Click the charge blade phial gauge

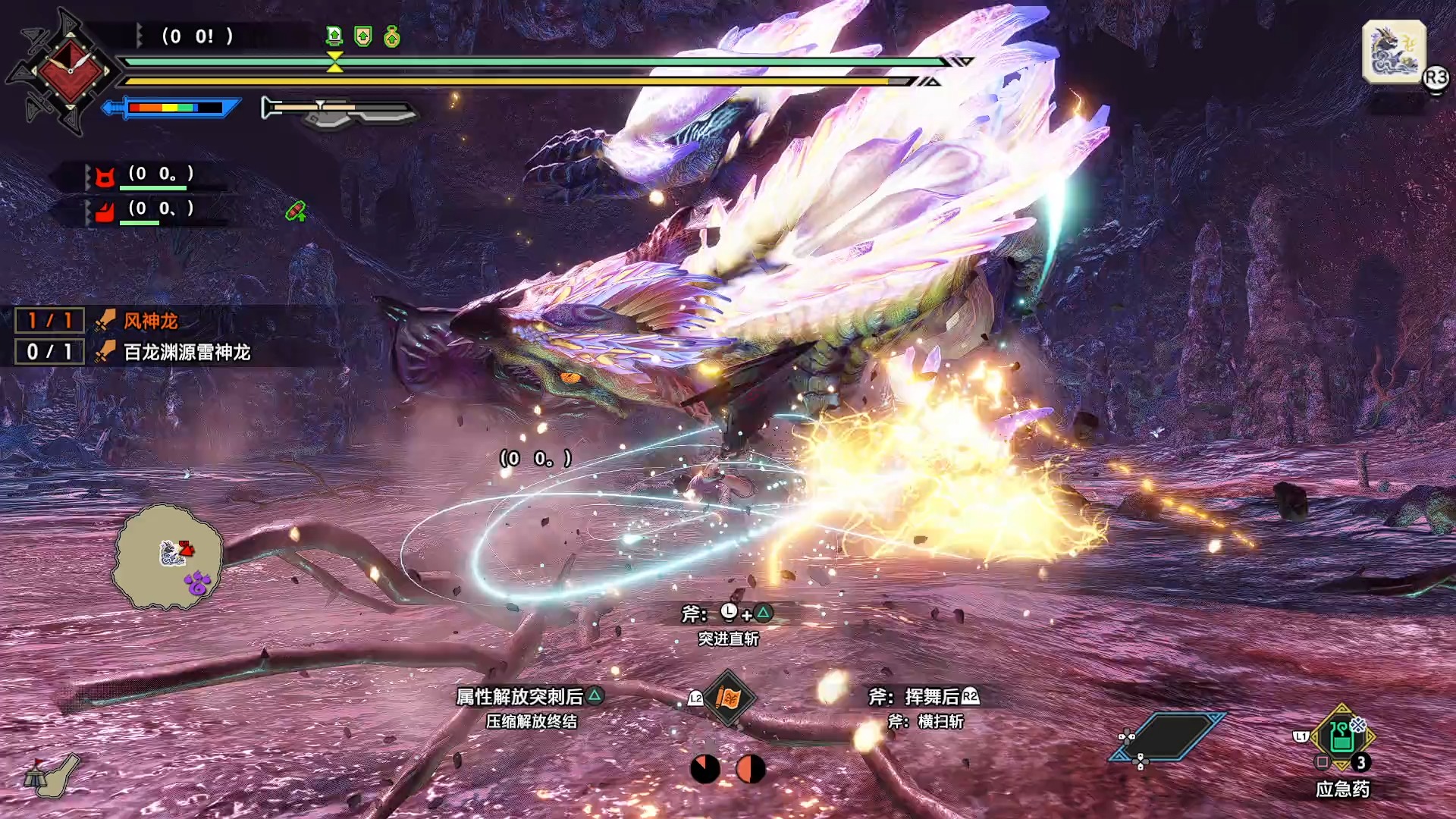tap(337, 111)
